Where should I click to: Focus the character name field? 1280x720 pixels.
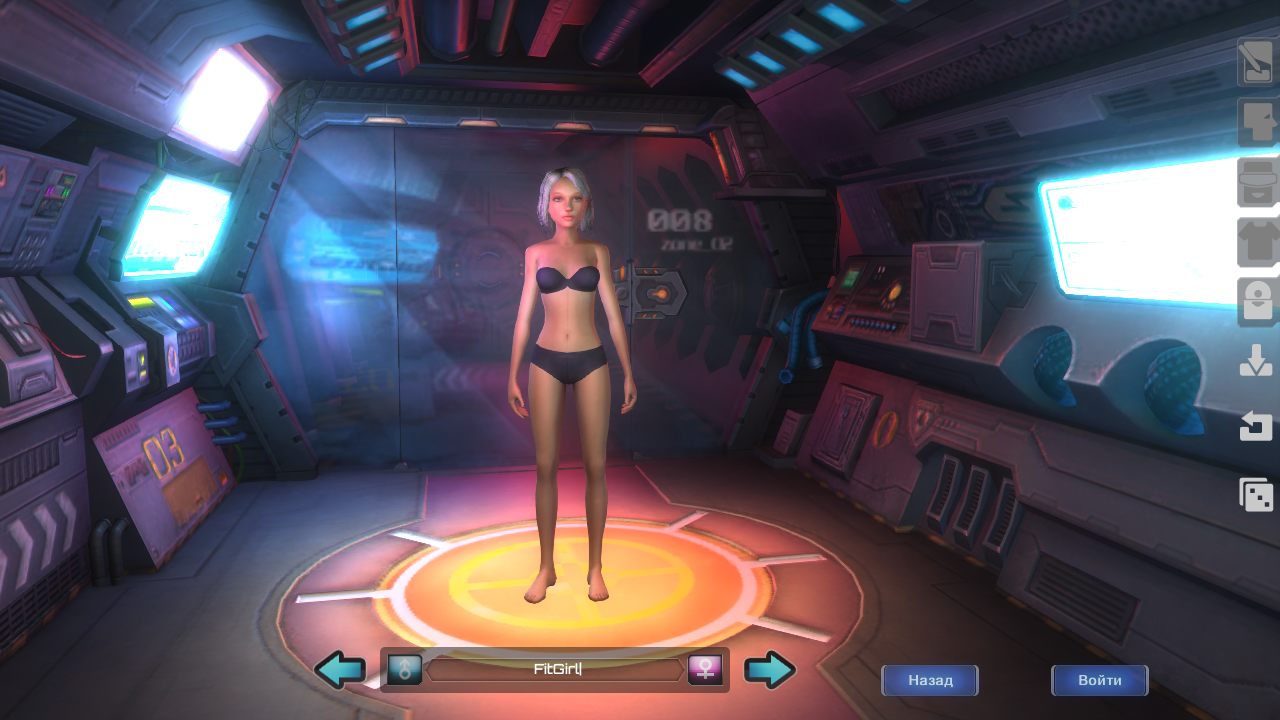(x=556, y=670)
